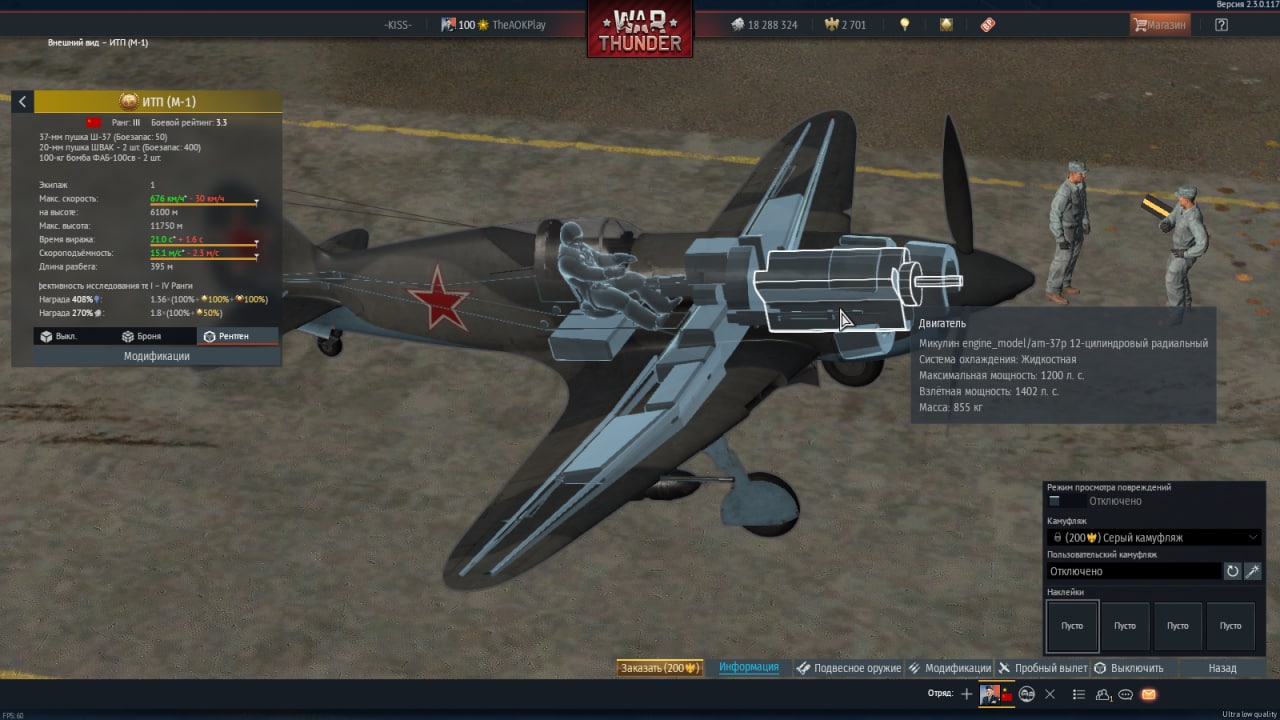Open the help question mark icon
The width and height of the screenshot is (1280, 720).
1221,25
